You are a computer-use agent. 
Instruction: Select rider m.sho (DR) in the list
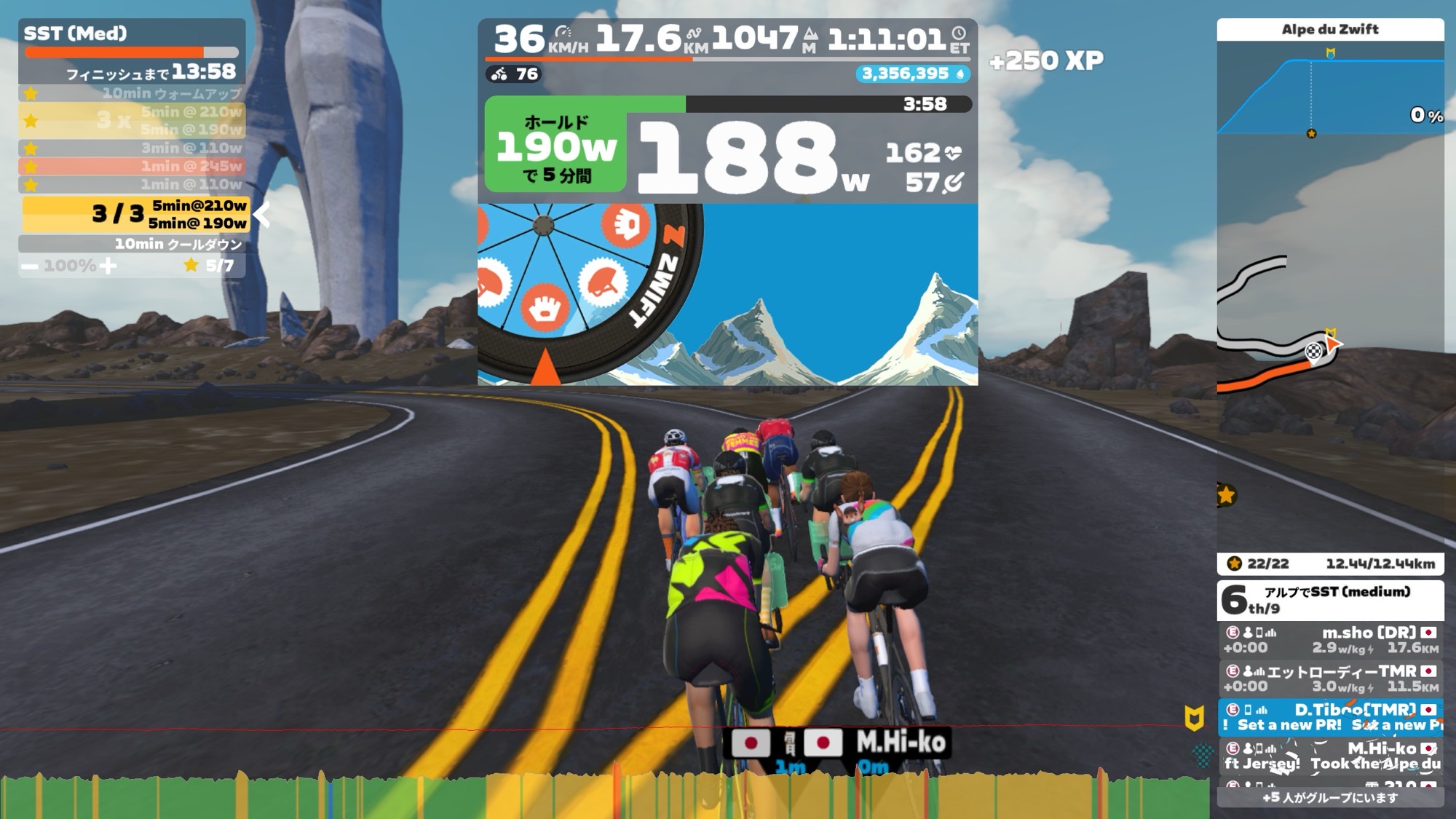[1329, 640]
